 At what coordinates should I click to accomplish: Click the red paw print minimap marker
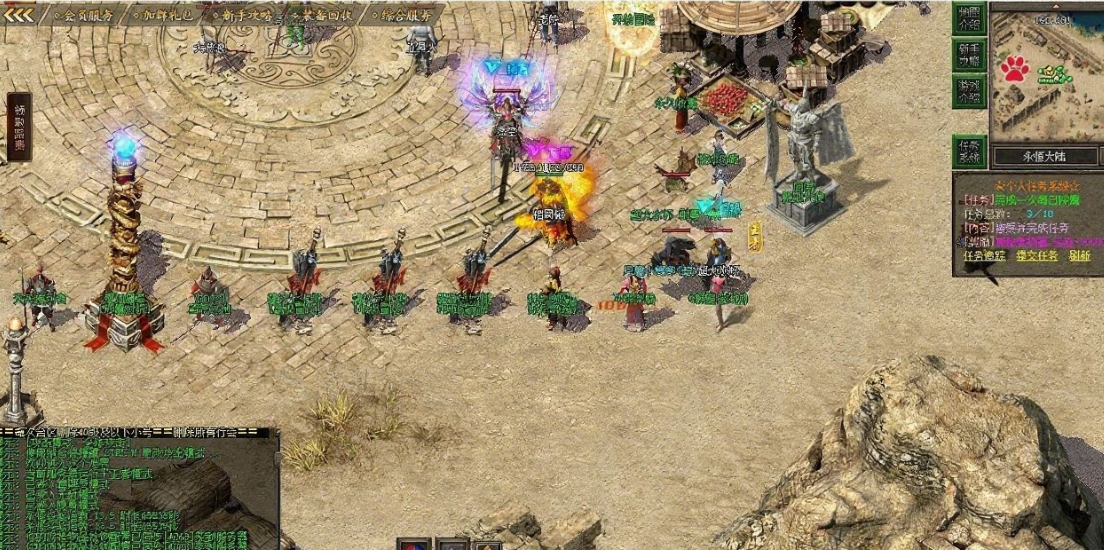(x=1016, y=68)
